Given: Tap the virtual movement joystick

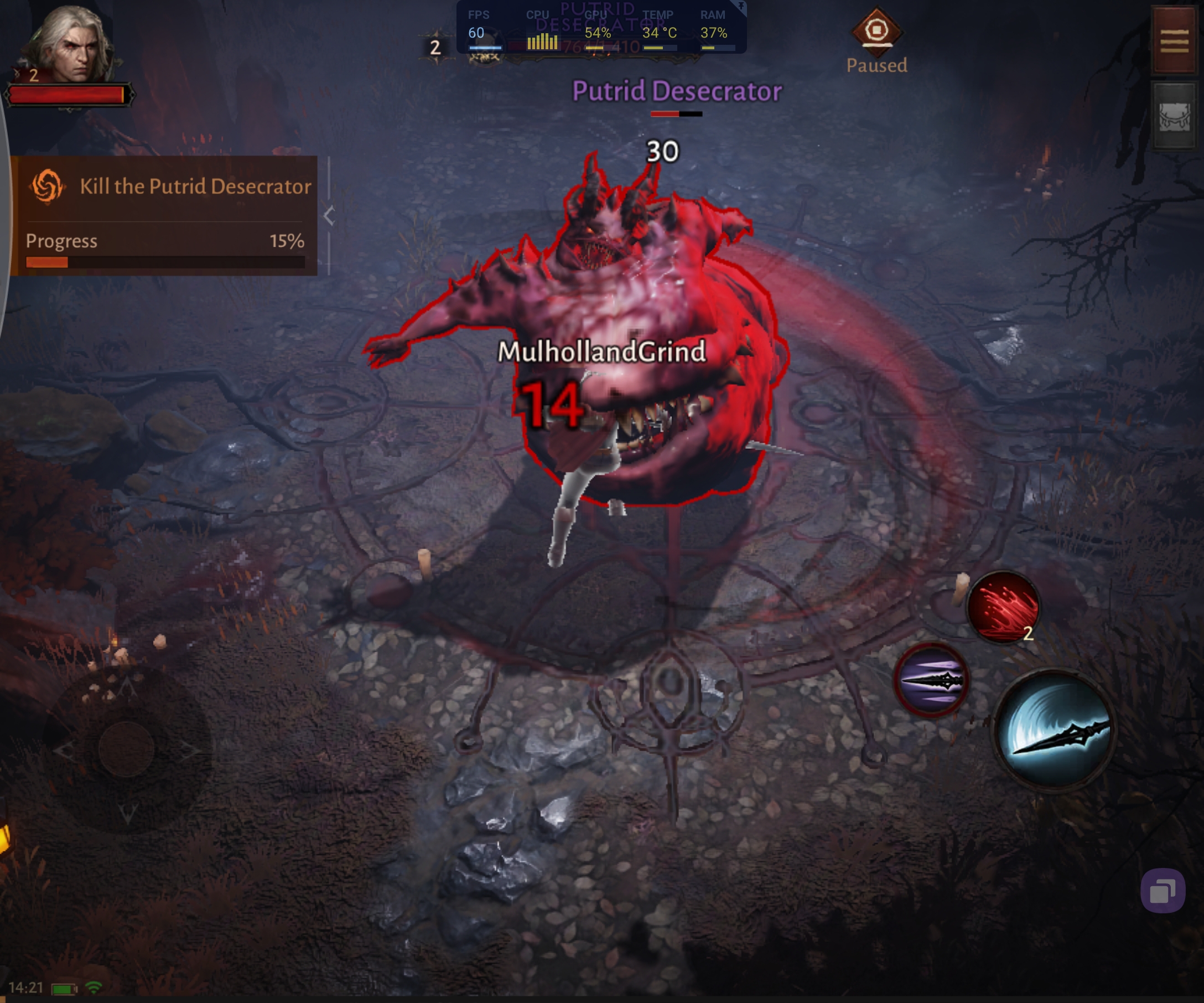Looking at the screenshot, I should 126,748.
